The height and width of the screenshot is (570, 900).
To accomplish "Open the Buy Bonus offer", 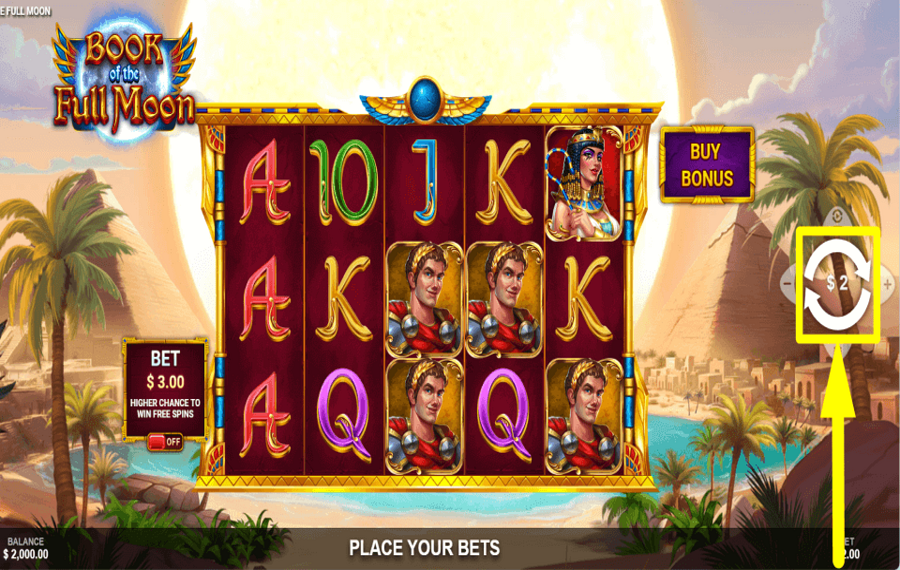I will tap(707, 165).
